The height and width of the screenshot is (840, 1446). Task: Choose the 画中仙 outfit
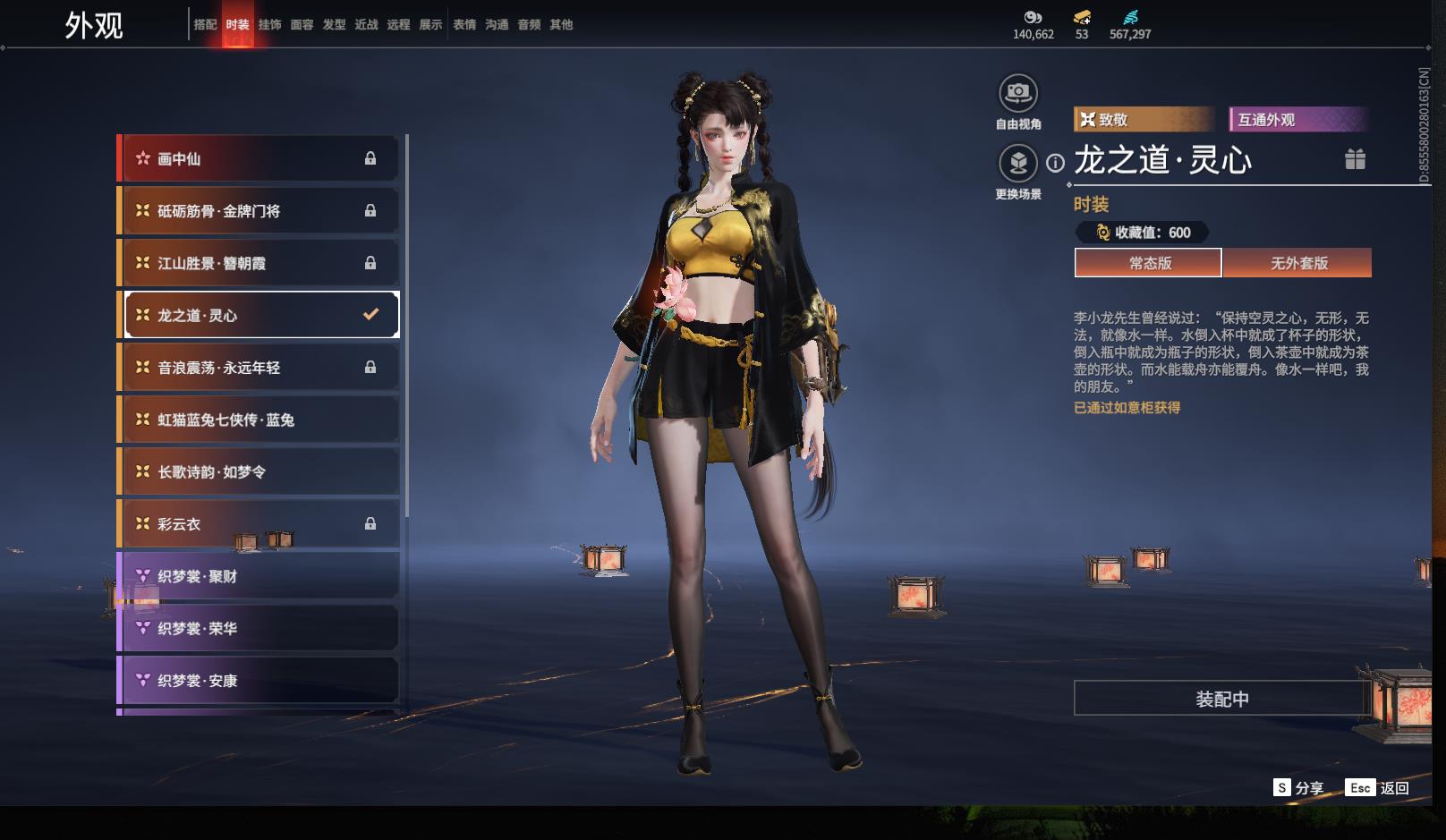(259, 158)
